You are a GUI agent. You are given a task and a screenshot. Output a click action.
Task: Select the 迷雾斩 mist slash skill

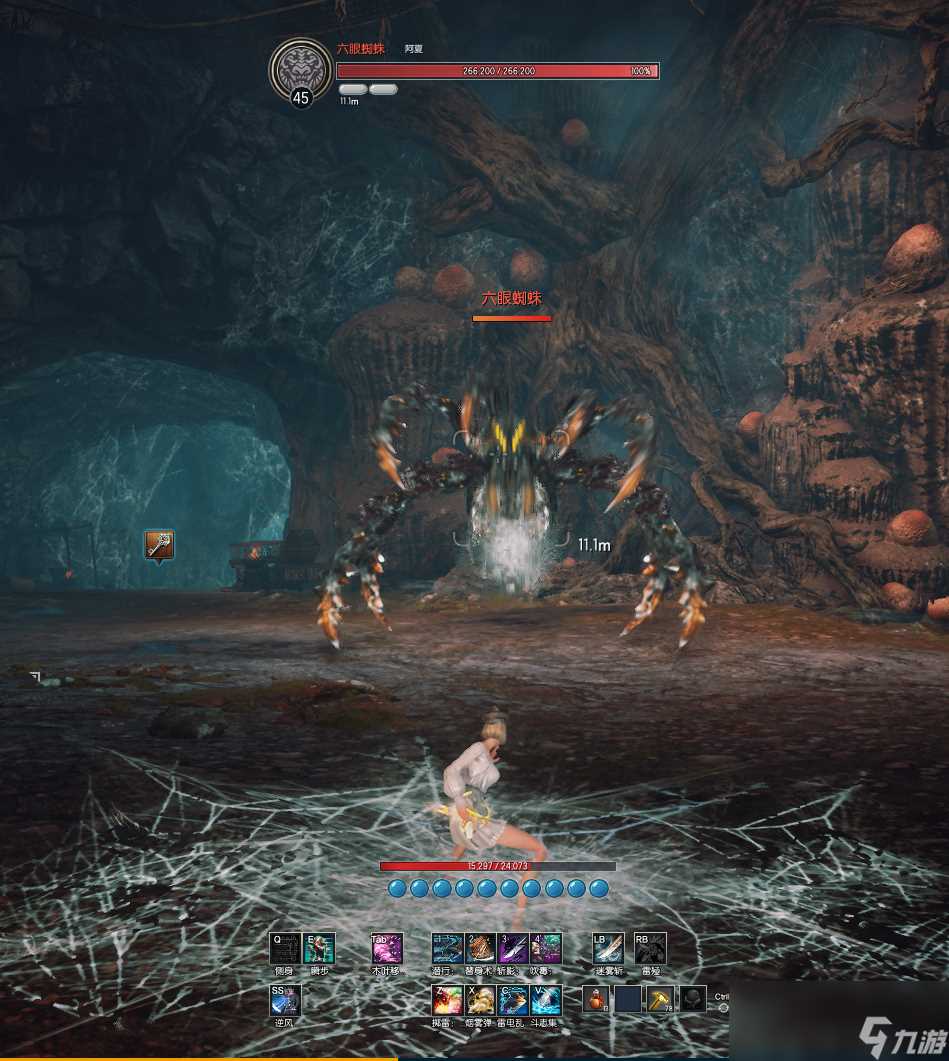[607, 948]
